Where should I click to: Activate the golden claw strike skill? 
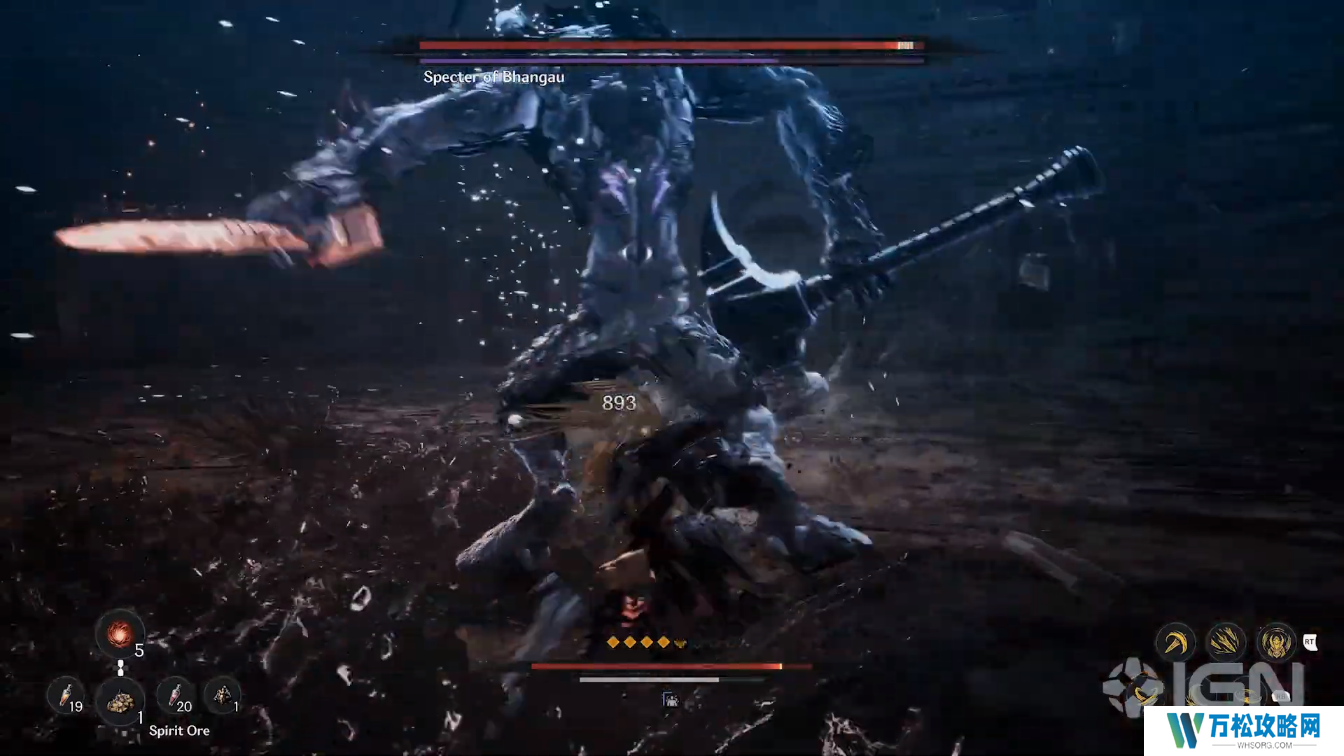1225,641
